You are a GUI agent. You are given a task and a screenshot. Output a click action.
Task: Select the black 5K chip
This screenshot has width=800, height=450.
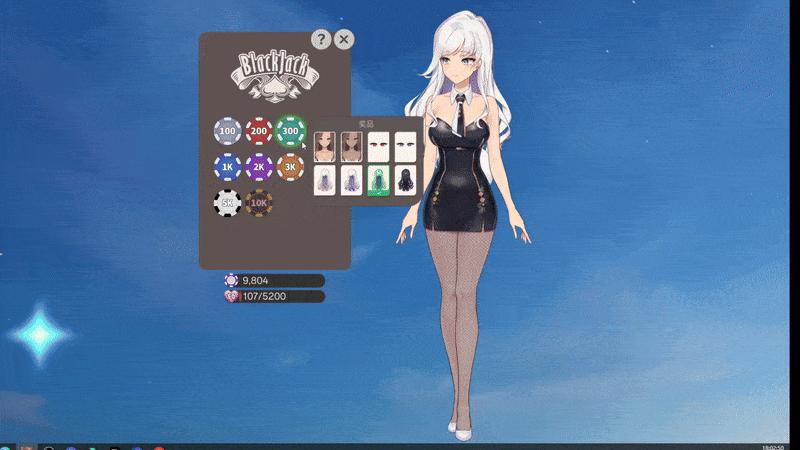pyautogui.click(x=227, y=203)
